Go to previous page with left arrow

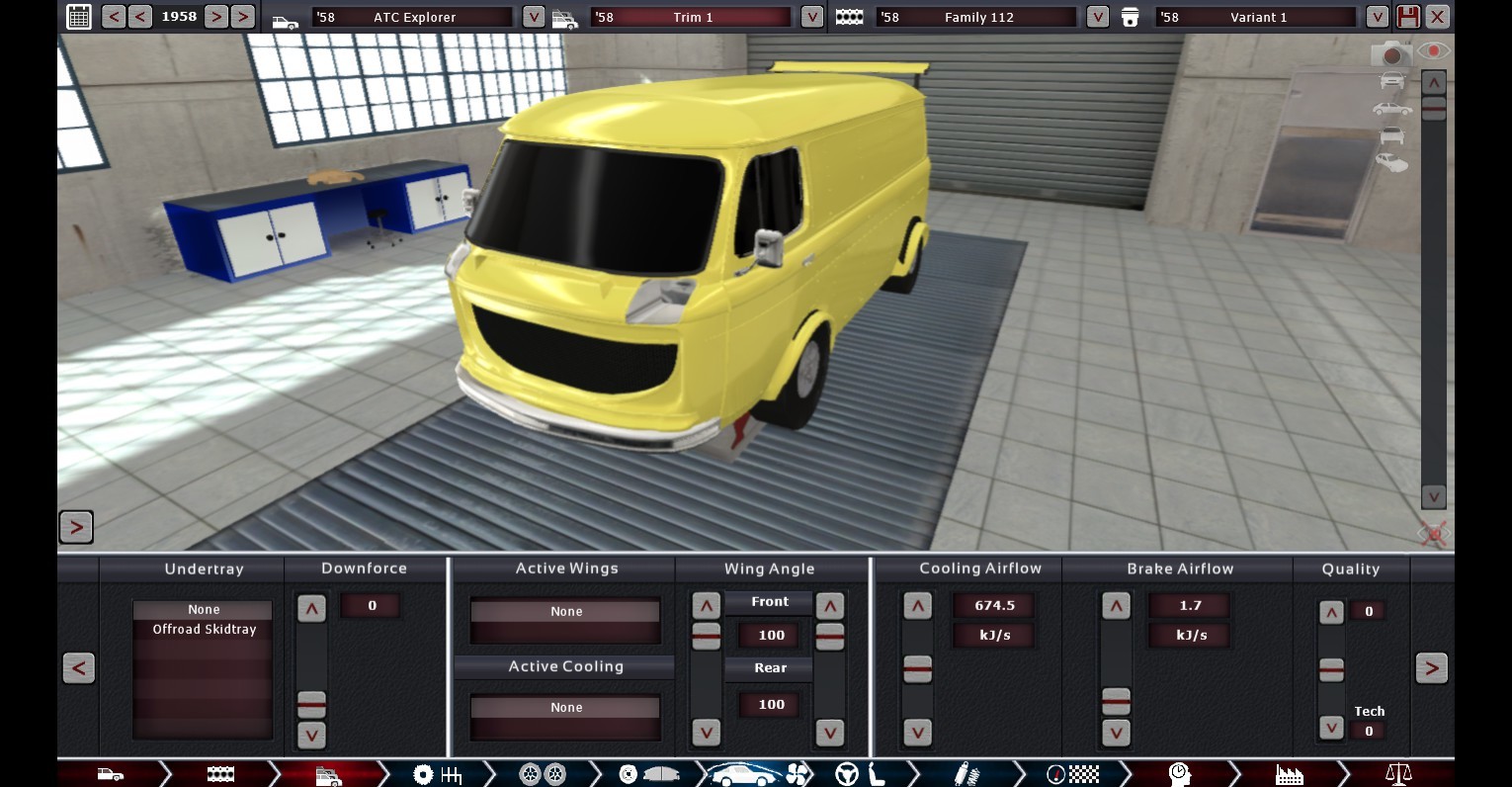click(79, 668)
